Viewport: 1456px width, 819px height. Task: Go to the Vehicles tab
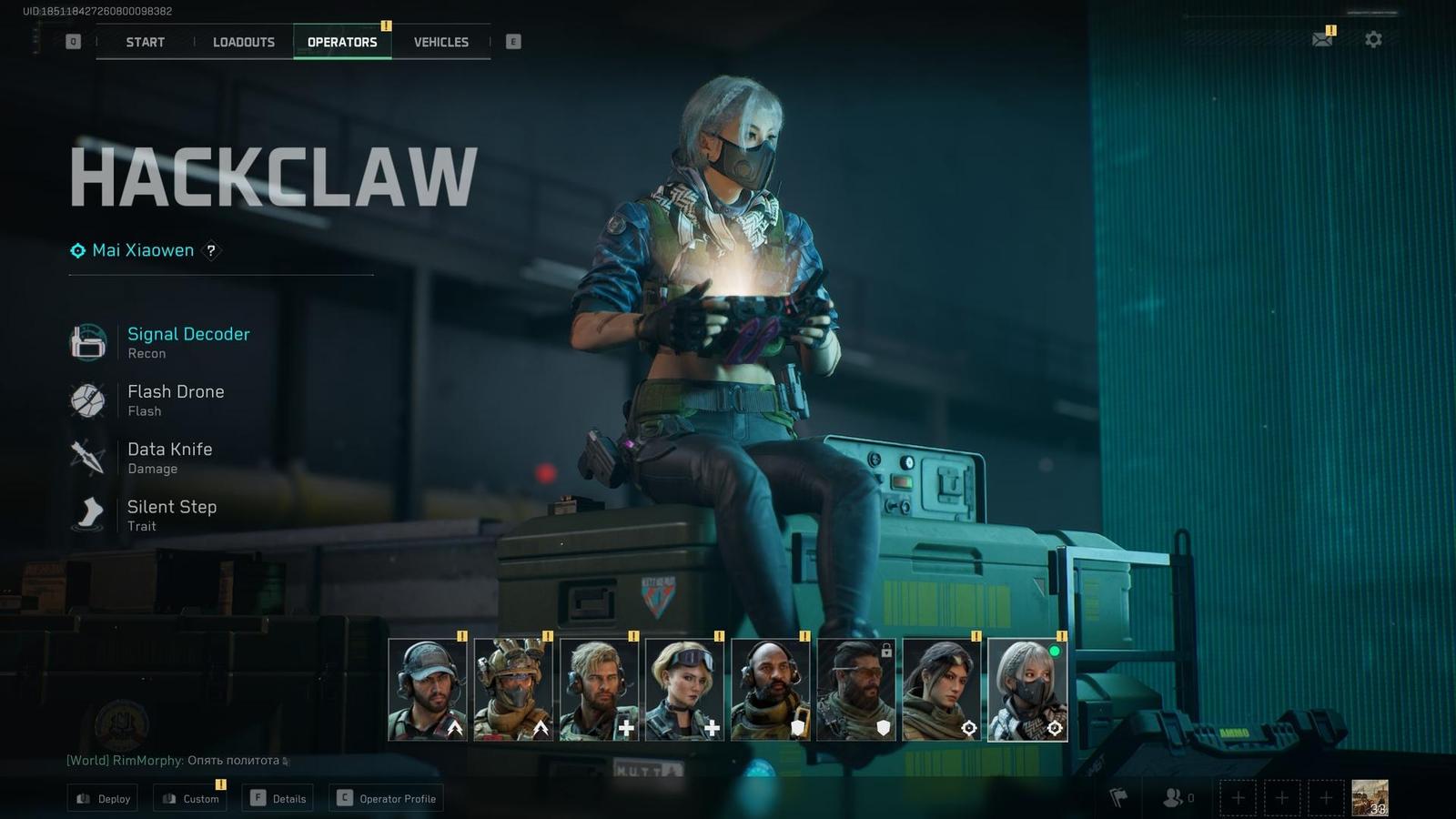tap(441, 42)
